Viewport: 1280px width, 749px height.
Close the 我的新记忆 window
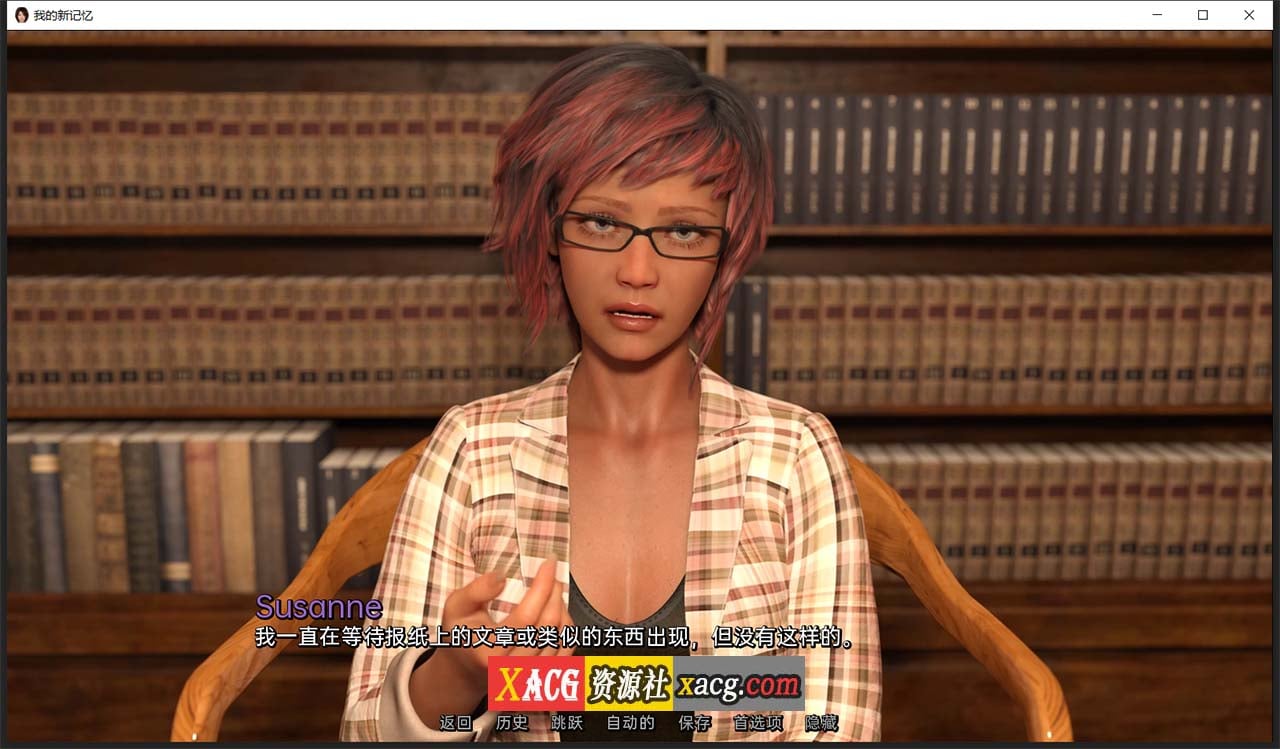pyautogui.click(x=1249, y=15)
